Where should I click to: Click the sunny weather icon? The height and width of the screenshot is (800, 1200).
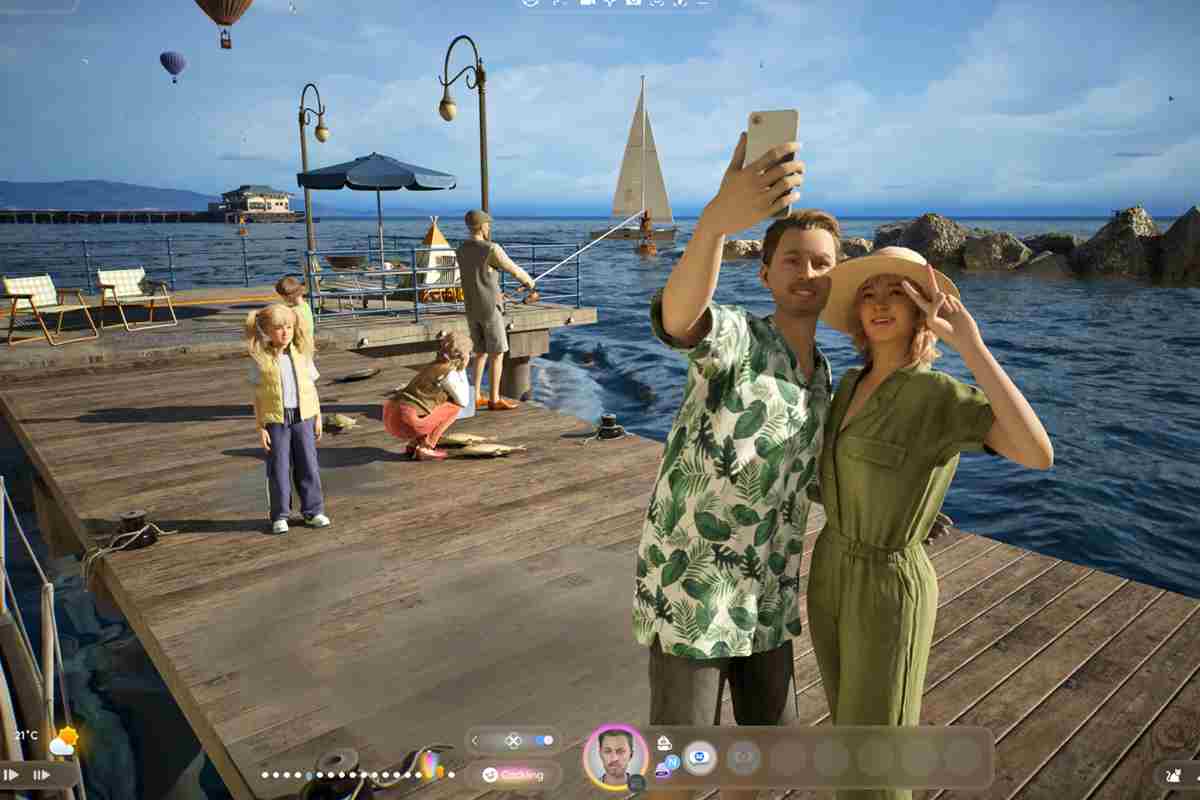(x=64, y=740)
